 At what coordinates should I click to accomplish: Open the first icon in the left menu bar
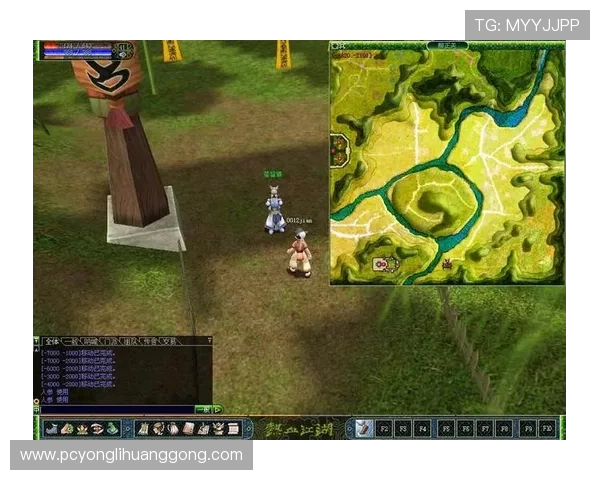point(52,428)
